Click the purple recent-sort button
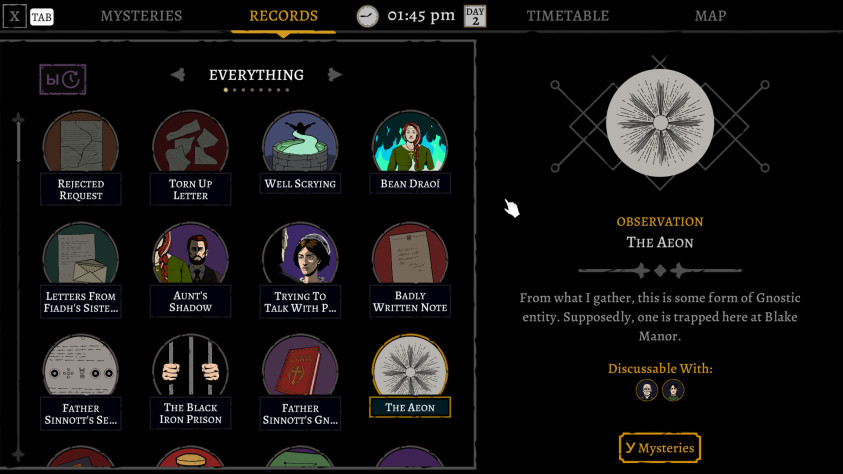Image resolution: width=843 pixels, height=474 pixels. [62, 79]
